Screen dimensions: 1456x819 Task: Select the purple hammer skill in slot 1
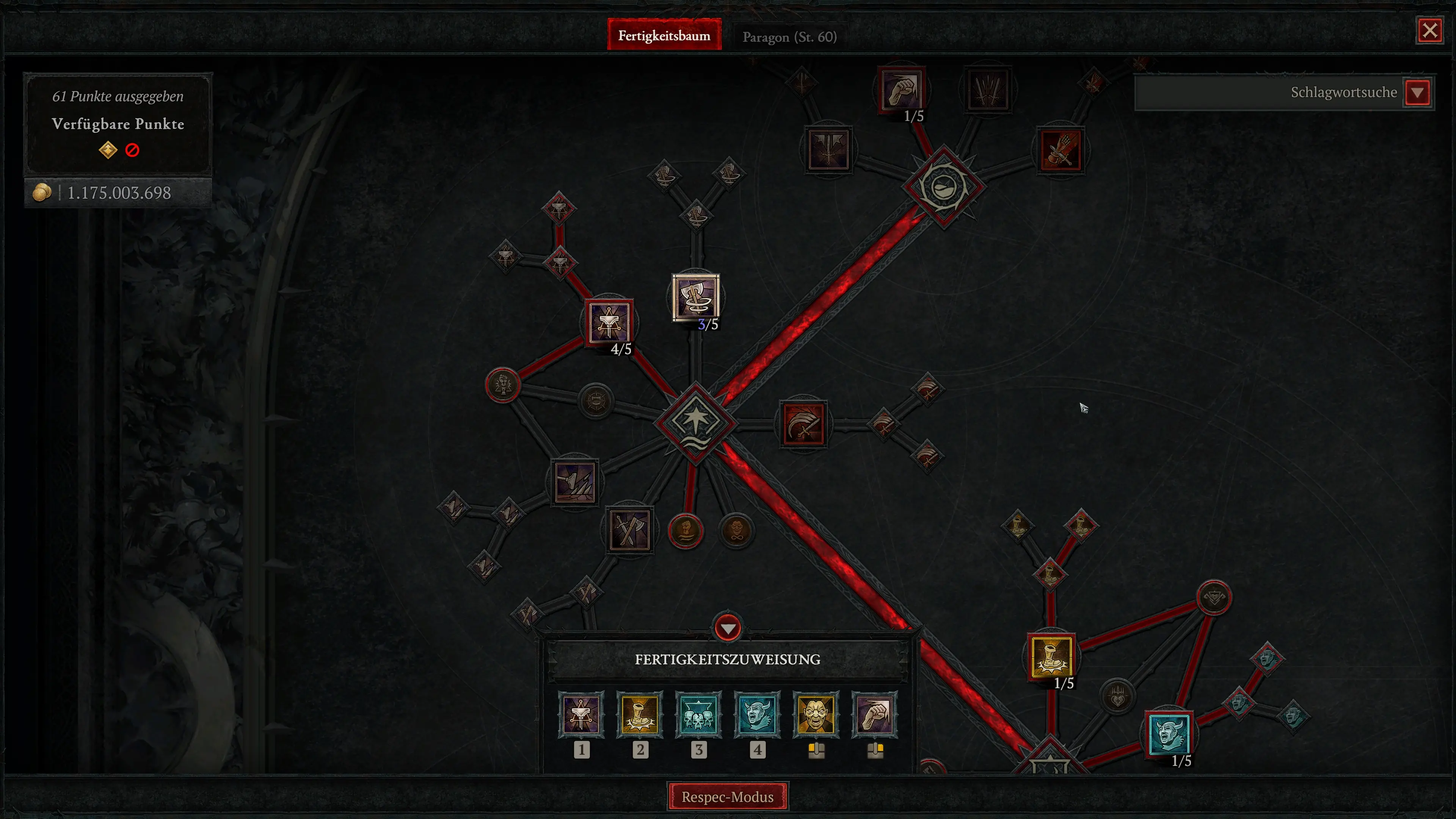(582, 716)
